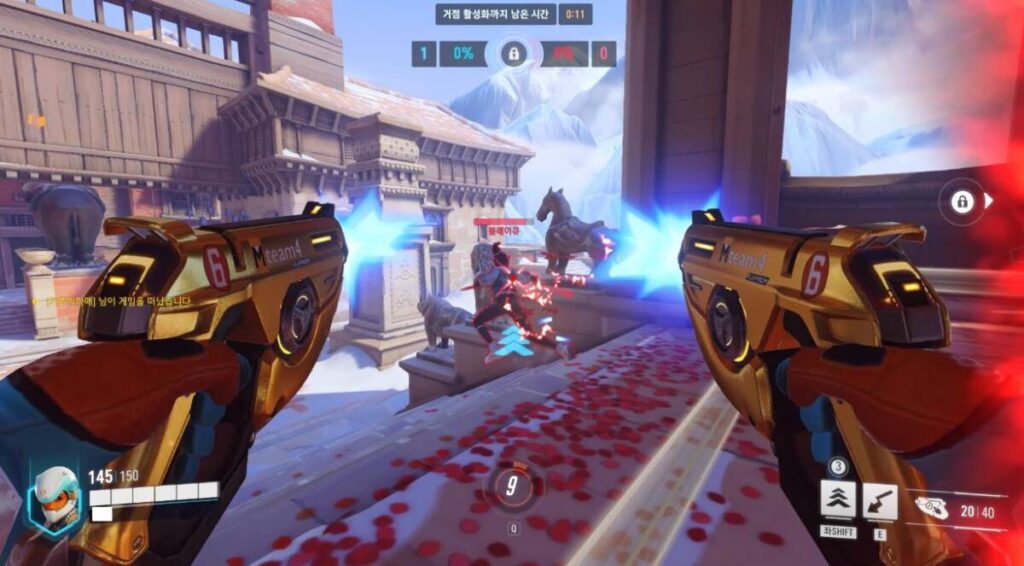
Task: Select the locked objective icon at top
Action: (513, 53)
